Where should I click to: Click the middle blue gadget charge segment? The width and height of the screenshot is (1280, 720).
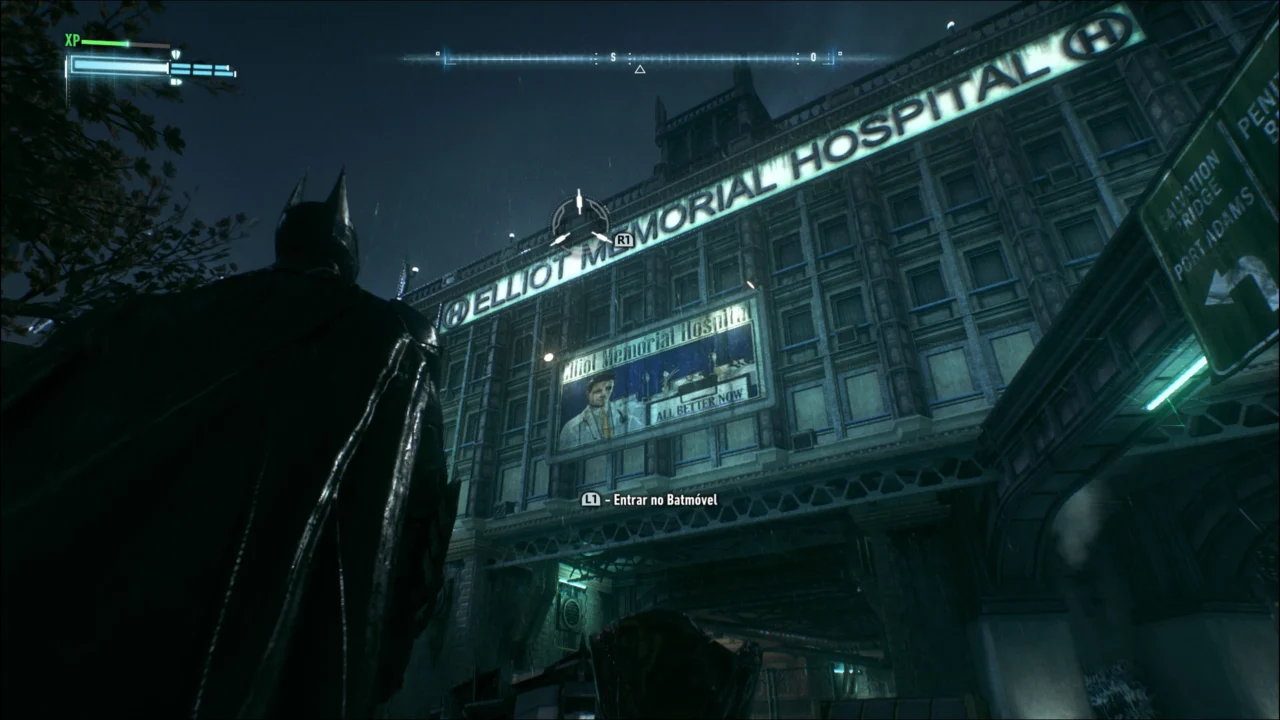(203, 69)
